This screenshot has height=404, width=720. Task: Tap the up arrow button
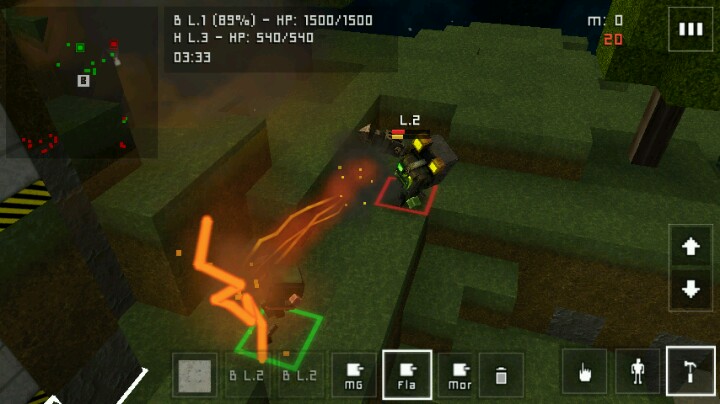[690, 247]
